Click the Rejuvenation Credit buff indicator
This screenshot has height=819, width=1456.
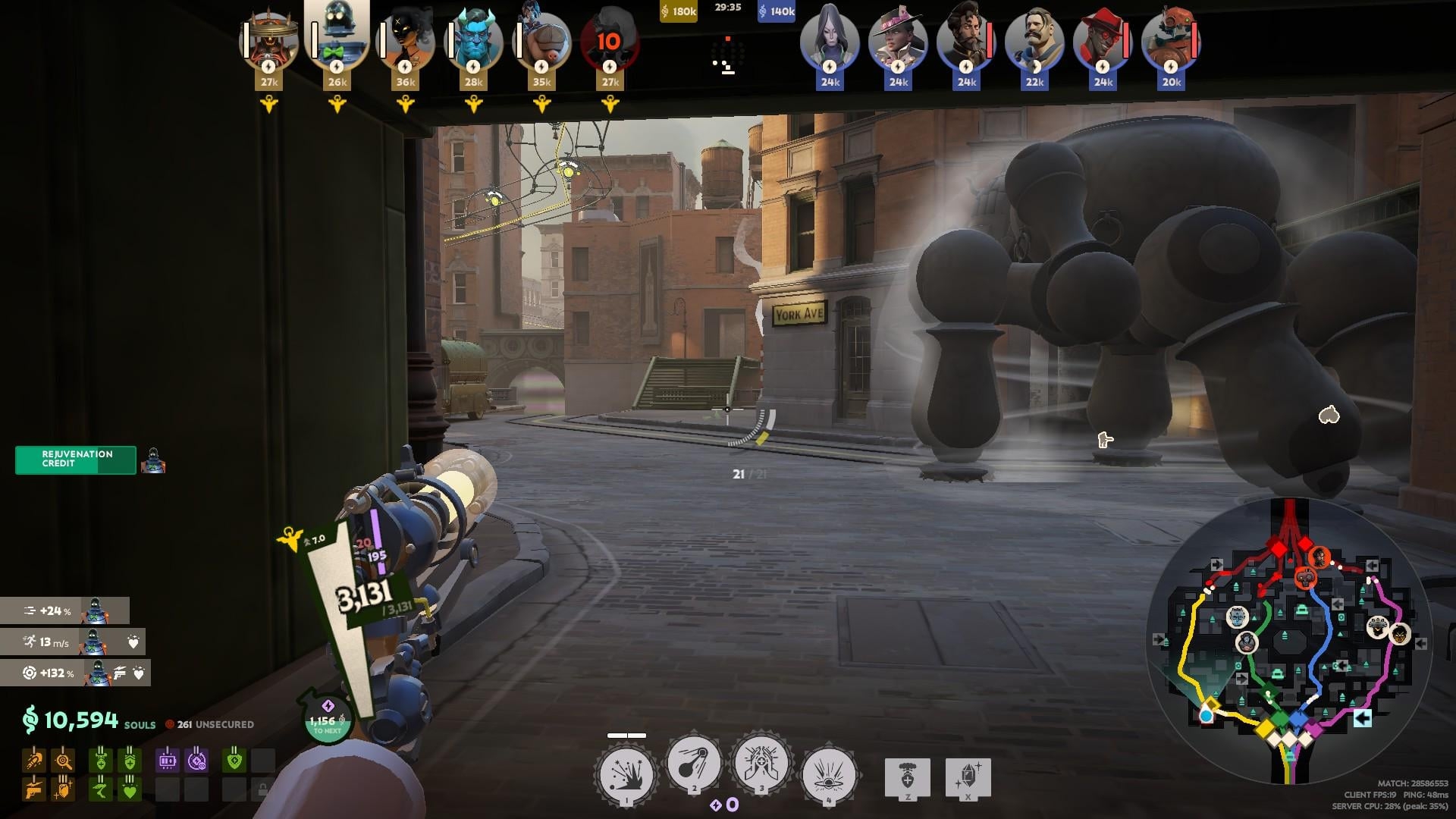tap(76, 460)
